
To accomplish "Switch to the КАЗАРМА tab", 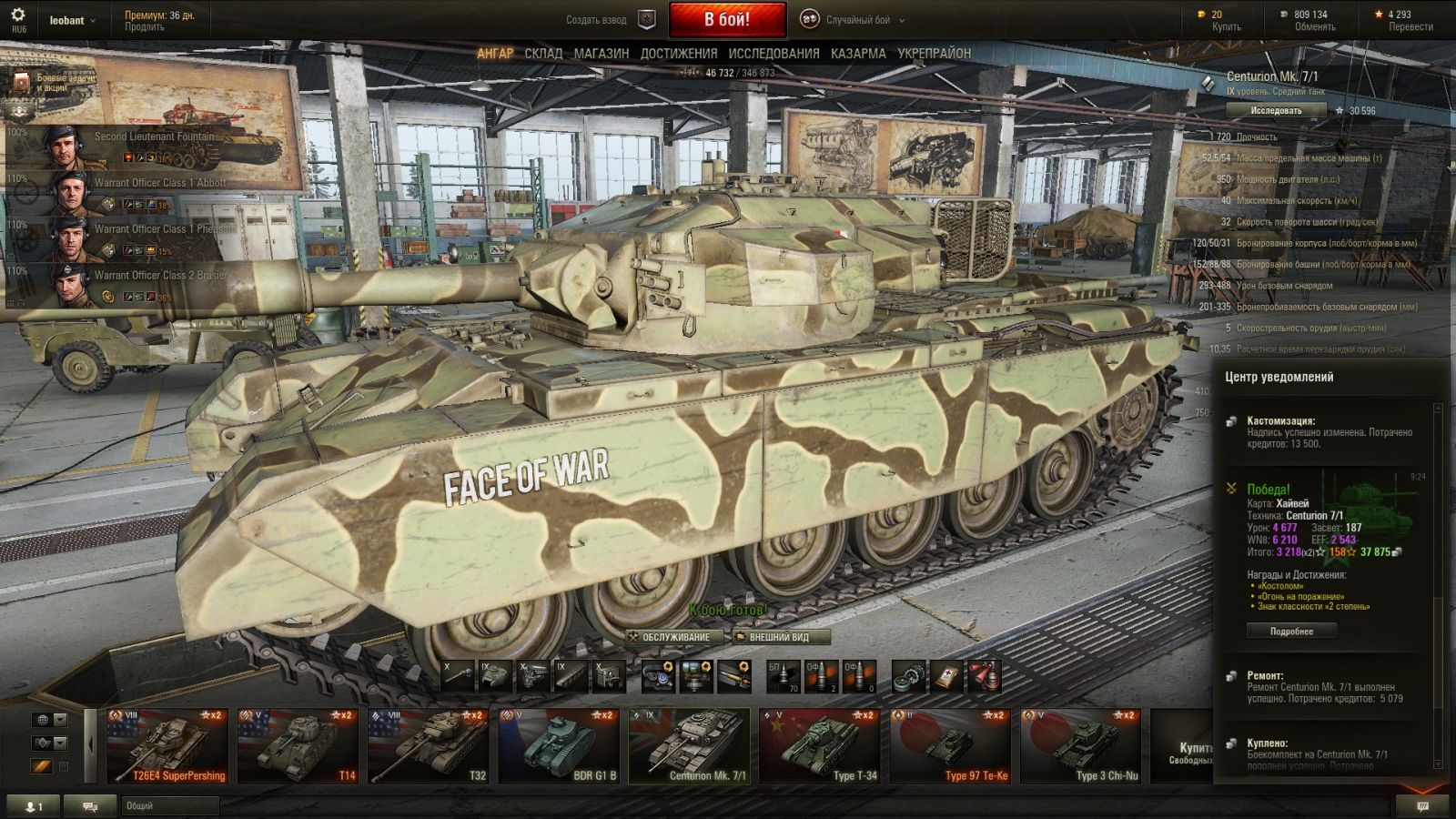I will coord(858,54).
